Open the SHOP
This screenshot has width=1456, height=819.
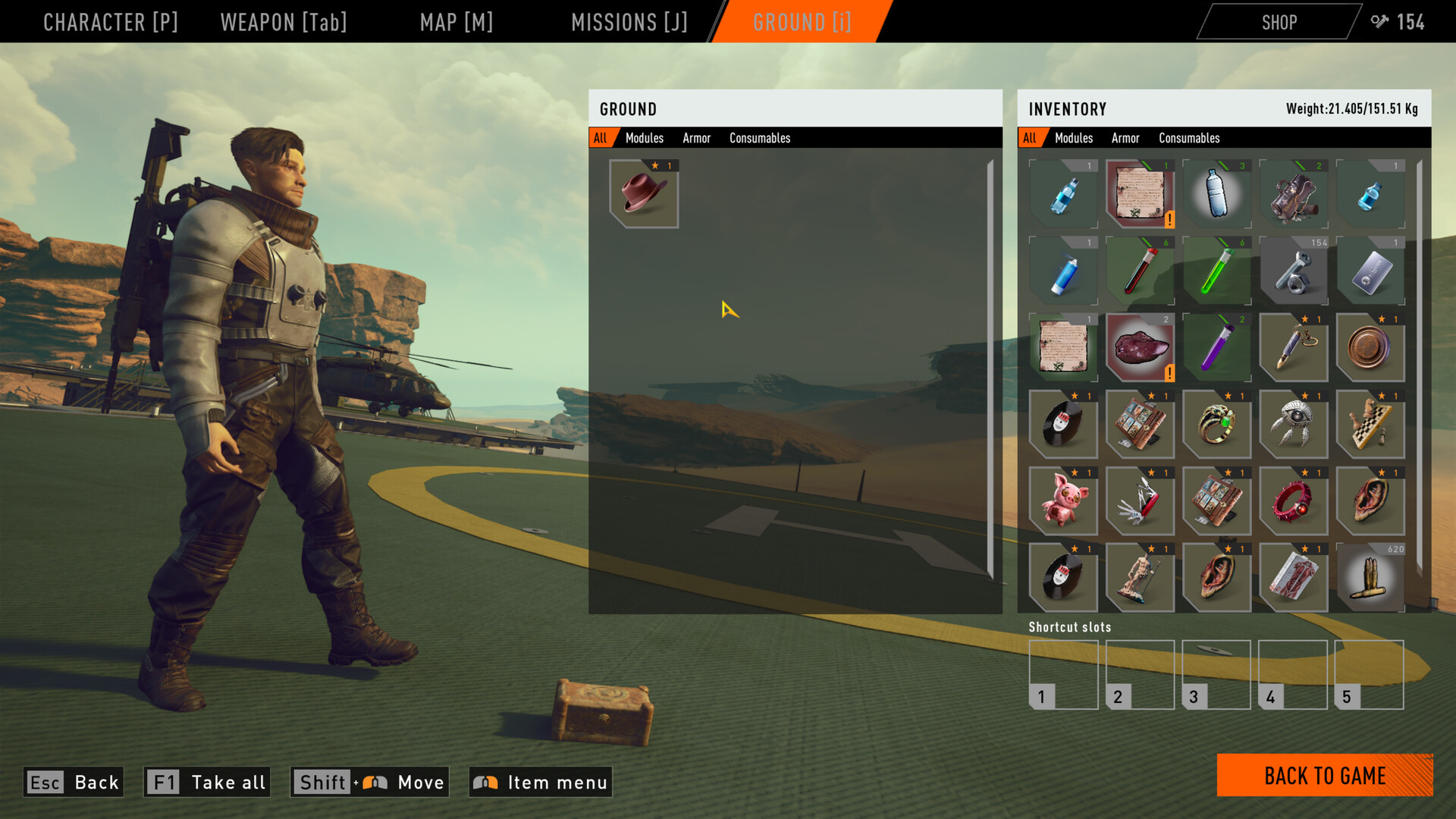click(1279, 22)
